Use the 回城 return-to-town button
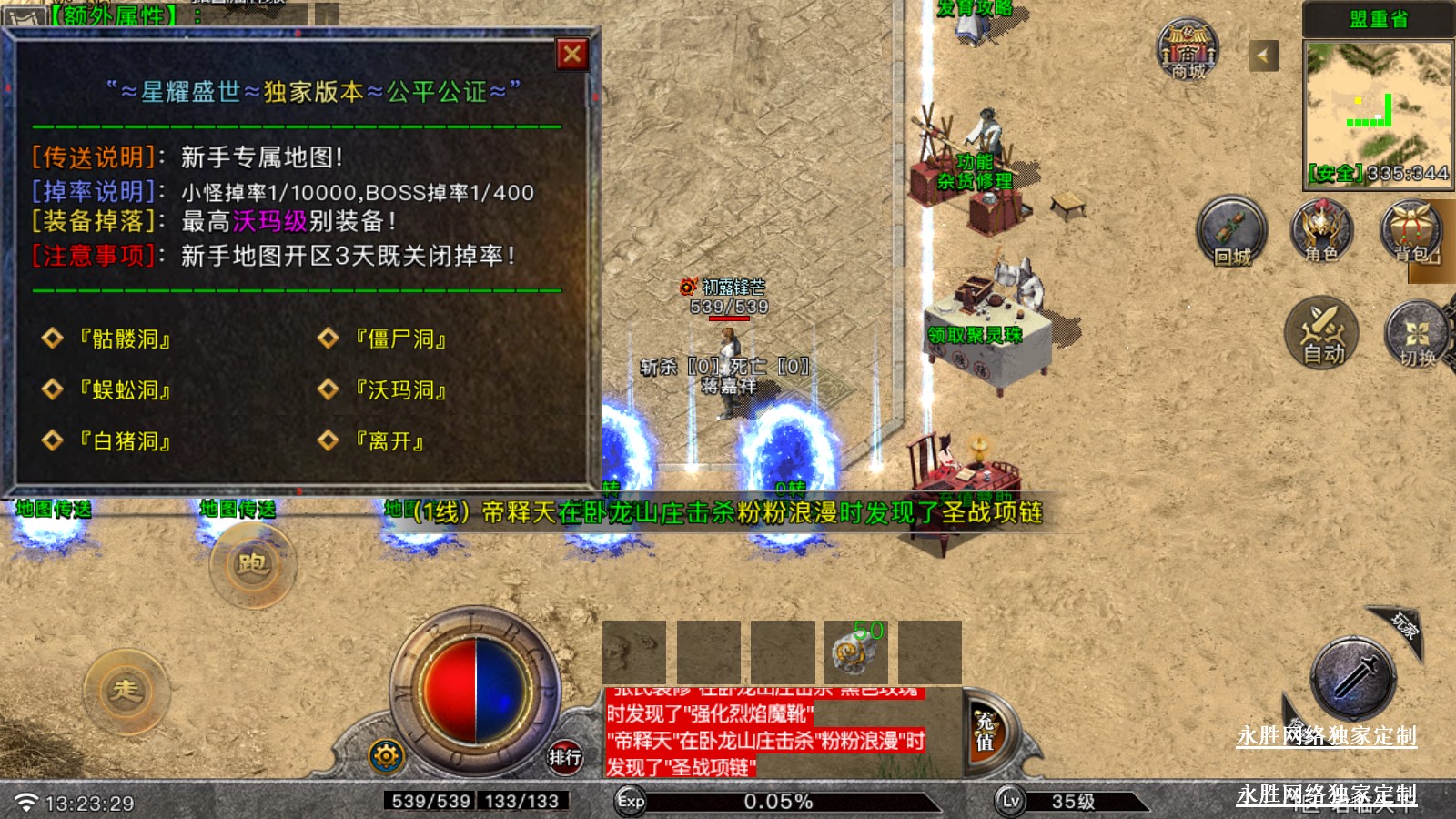 (1231, 231)
